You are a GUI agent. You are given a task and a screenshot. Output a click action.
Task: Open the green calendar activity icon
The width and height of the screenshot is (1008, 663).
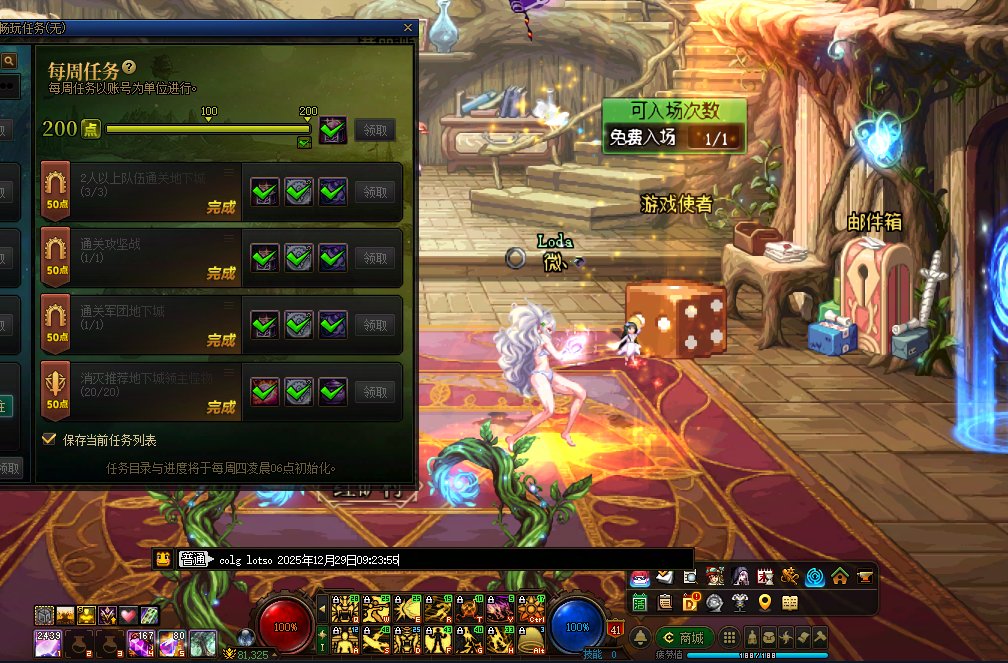point(639,602)
